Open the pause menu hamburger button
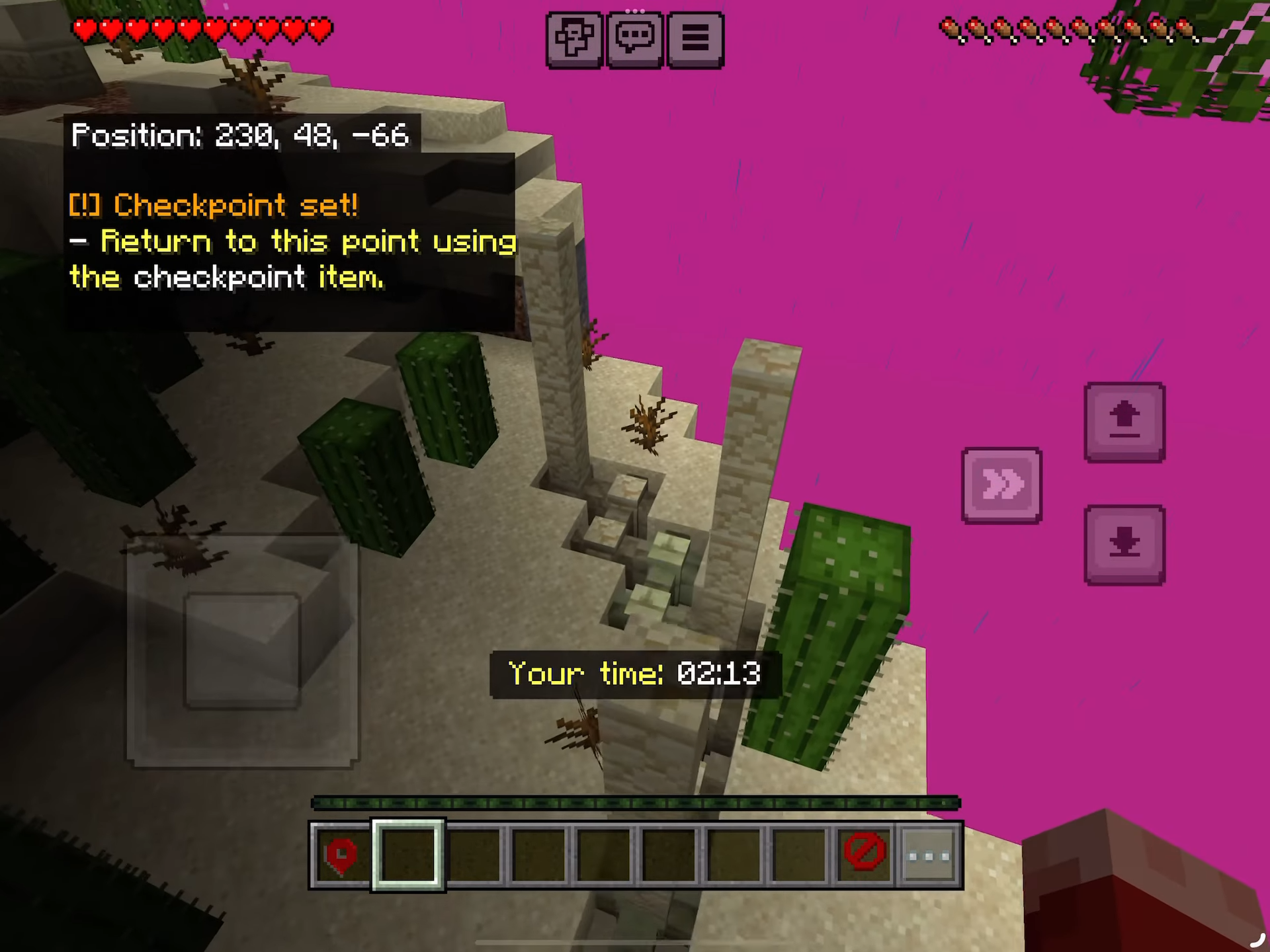This screenshot has height=952, width=1270. click(x=695, y=39)
